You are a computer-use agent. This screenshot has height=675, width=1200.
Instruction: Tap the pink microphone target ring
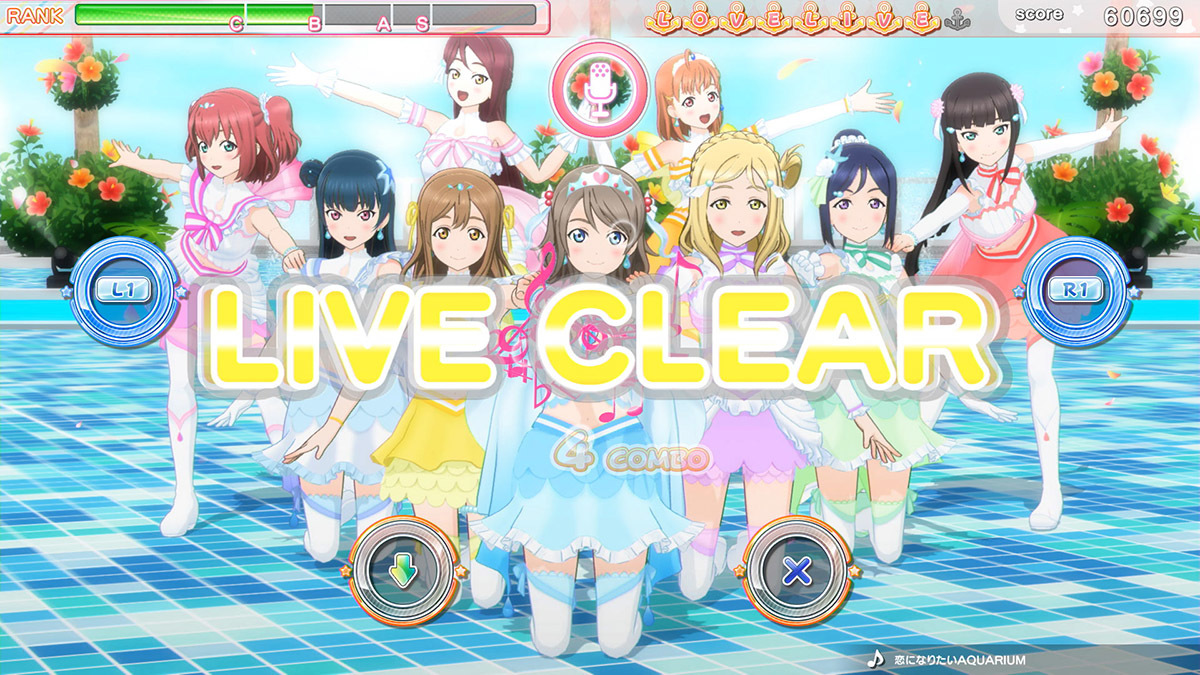[x=599, y=83]
